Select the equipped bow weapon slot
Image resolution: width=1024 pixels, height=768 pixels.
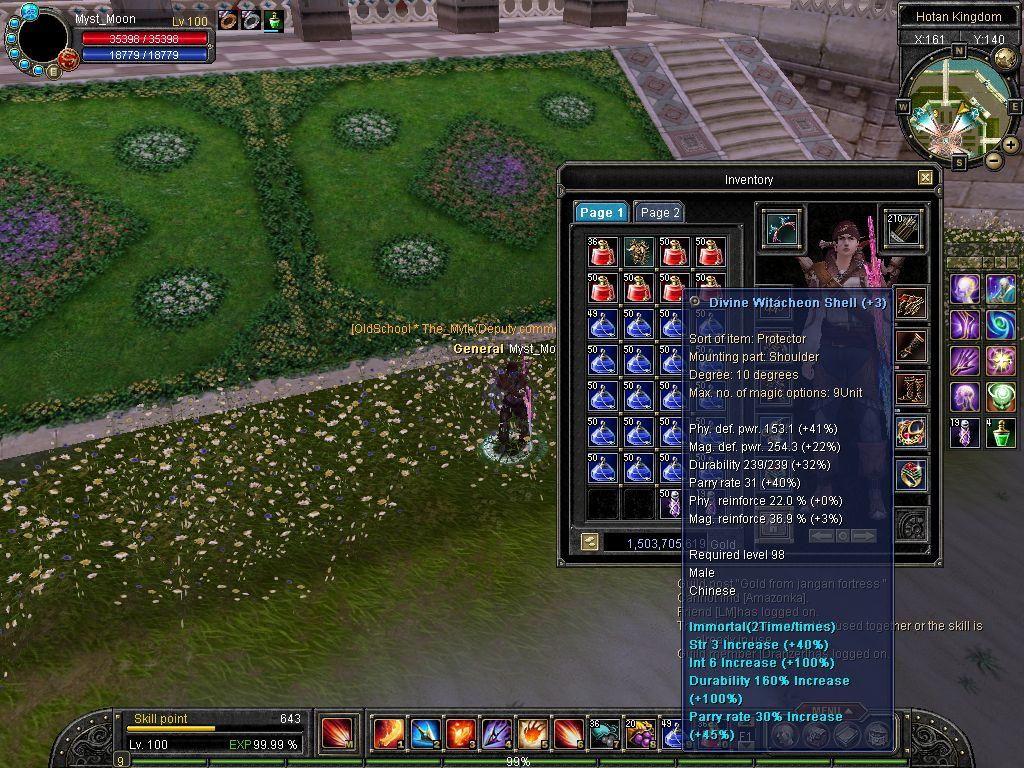click(x=781, y=227)
